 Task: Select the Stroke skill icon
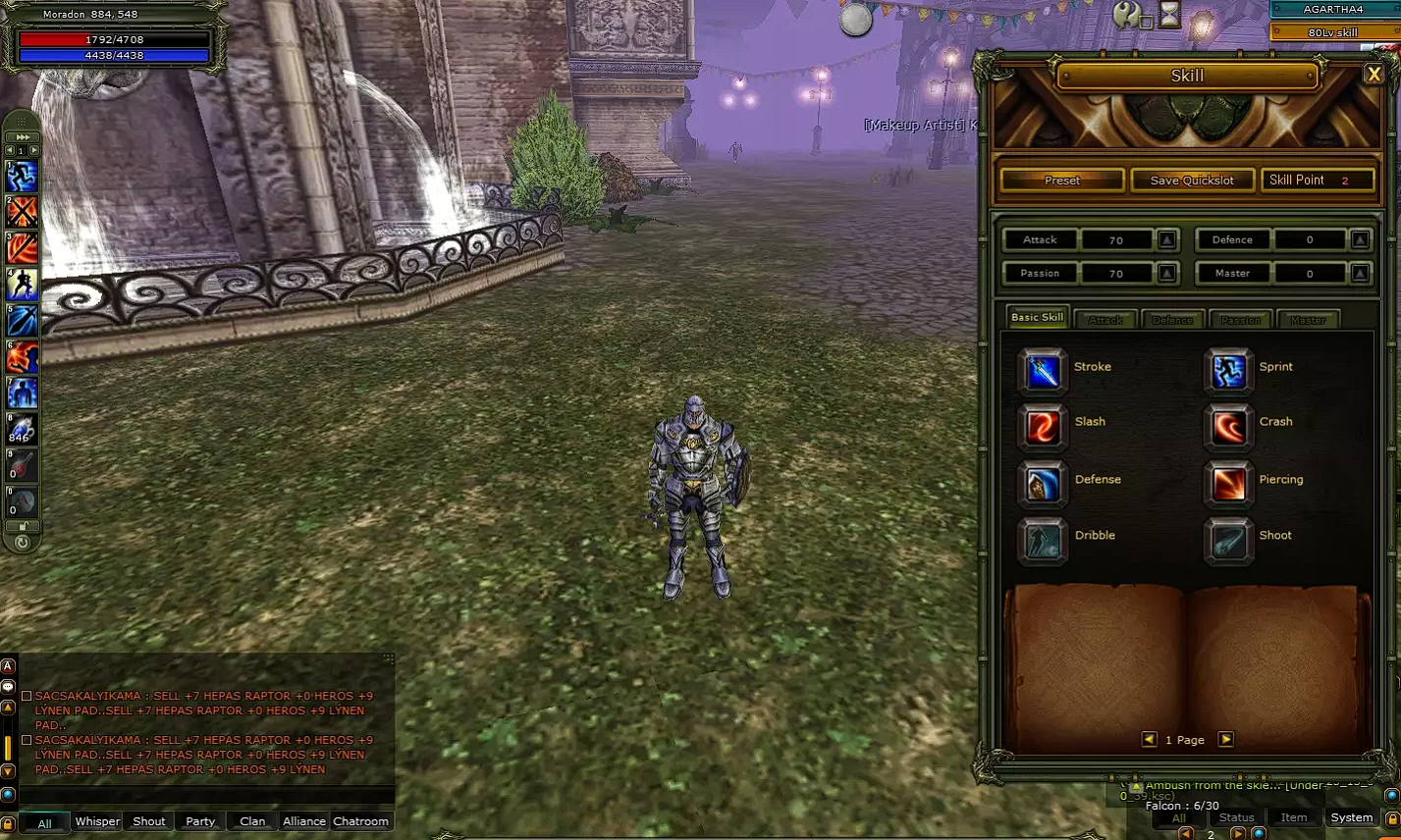point(1042,373)
